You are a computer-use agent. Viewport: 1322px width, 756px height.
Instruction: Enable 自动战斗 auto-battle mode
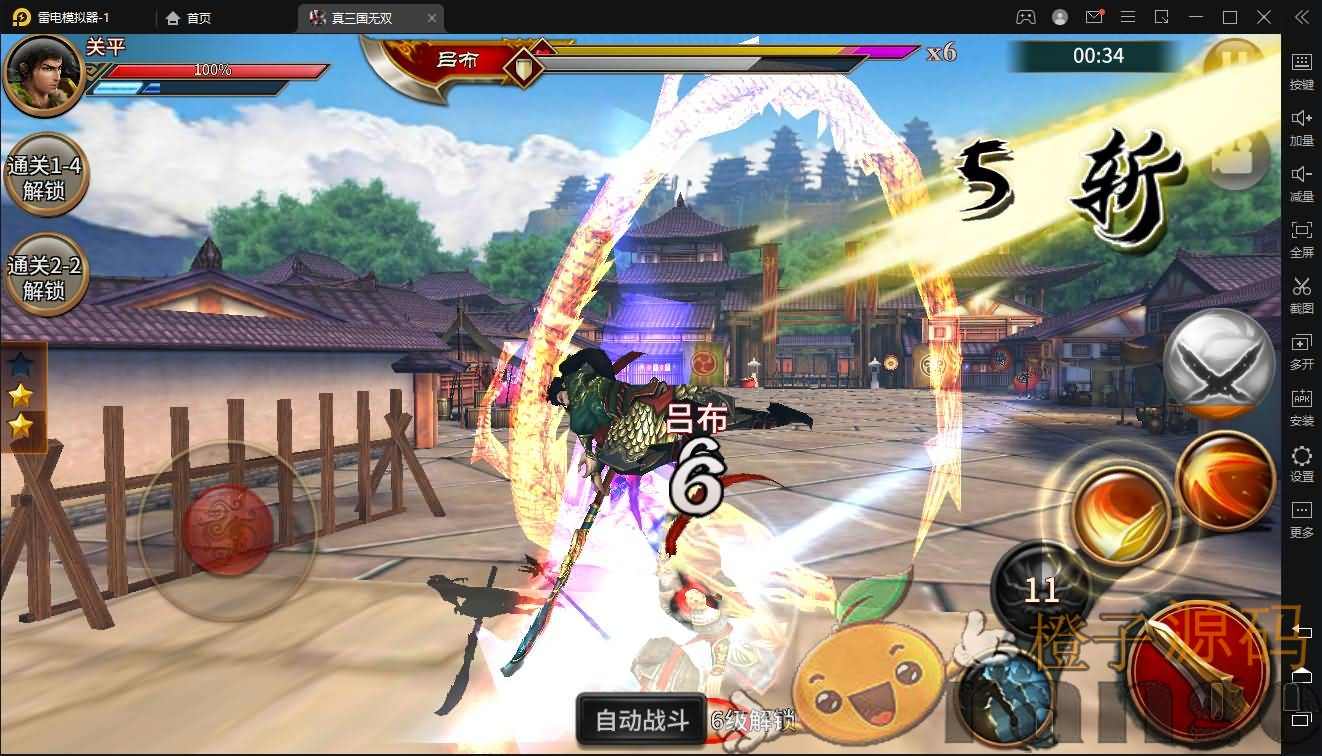640,718
